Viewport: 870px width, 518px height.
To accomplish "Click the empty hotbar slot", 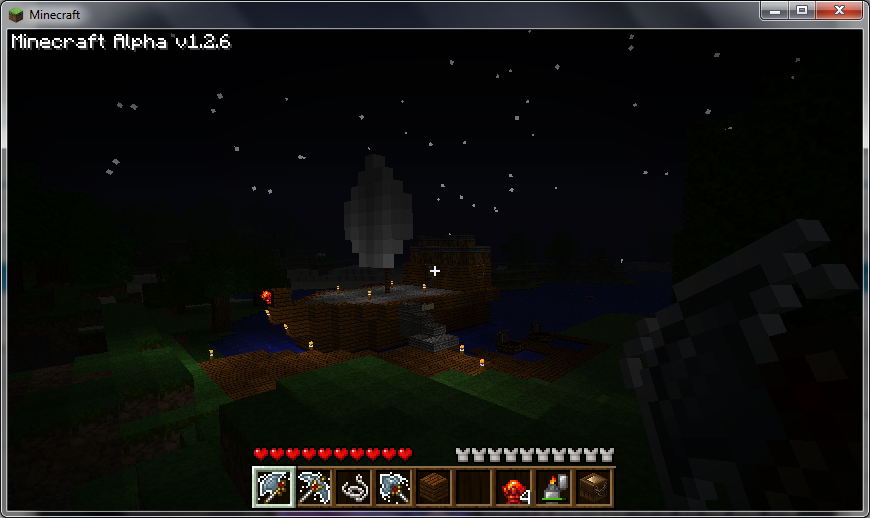I will [473, 488].
